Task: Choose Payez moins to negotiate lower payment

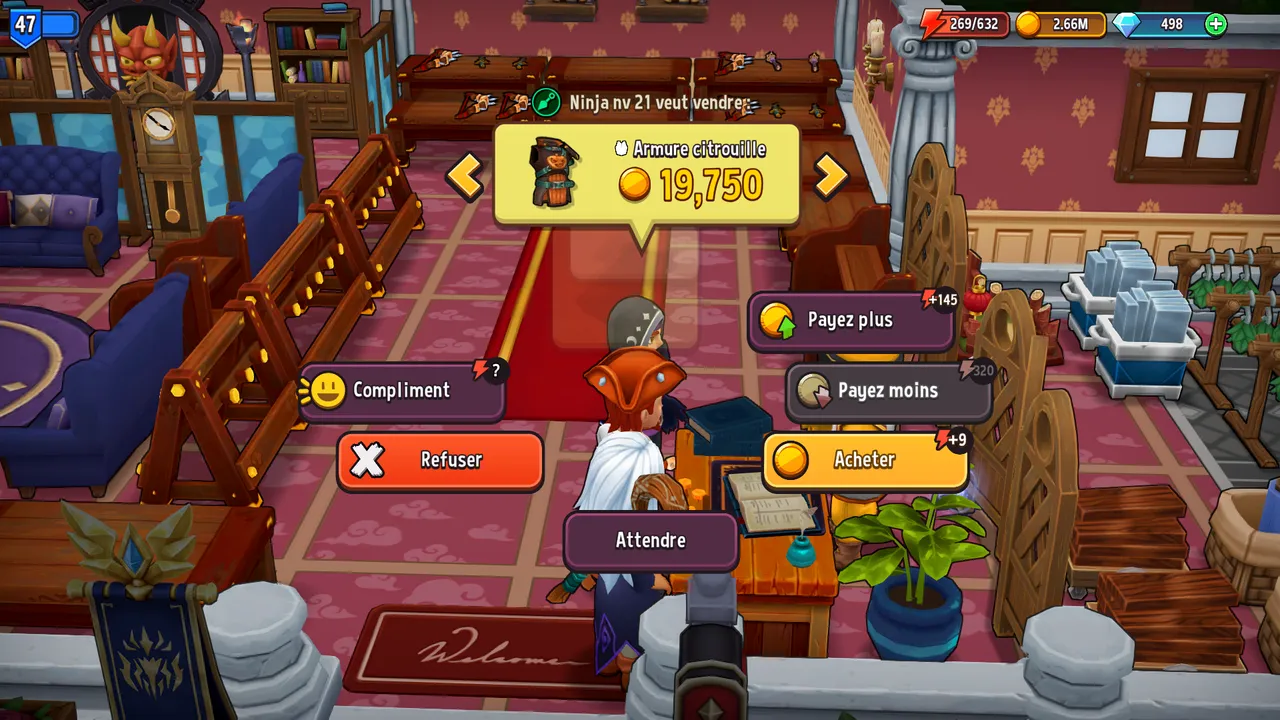Action: tap(888, 391)
